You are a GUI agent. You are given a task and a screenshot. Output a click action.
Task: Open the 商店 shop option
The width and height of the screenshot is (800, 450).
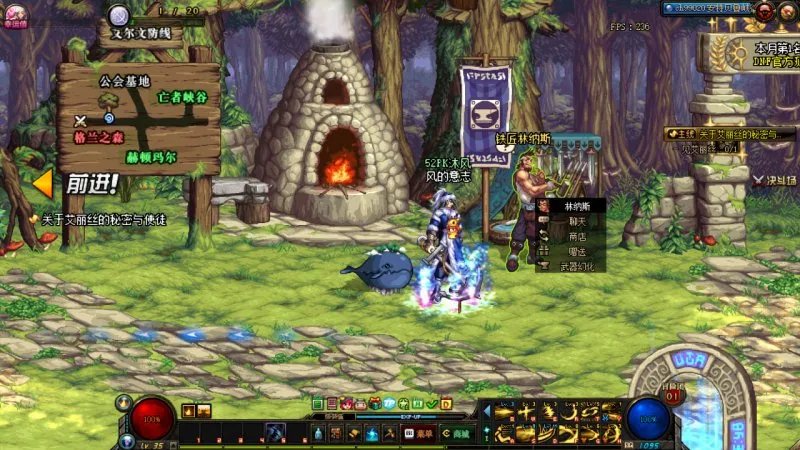pyautogui.click(x=576, y=236)
